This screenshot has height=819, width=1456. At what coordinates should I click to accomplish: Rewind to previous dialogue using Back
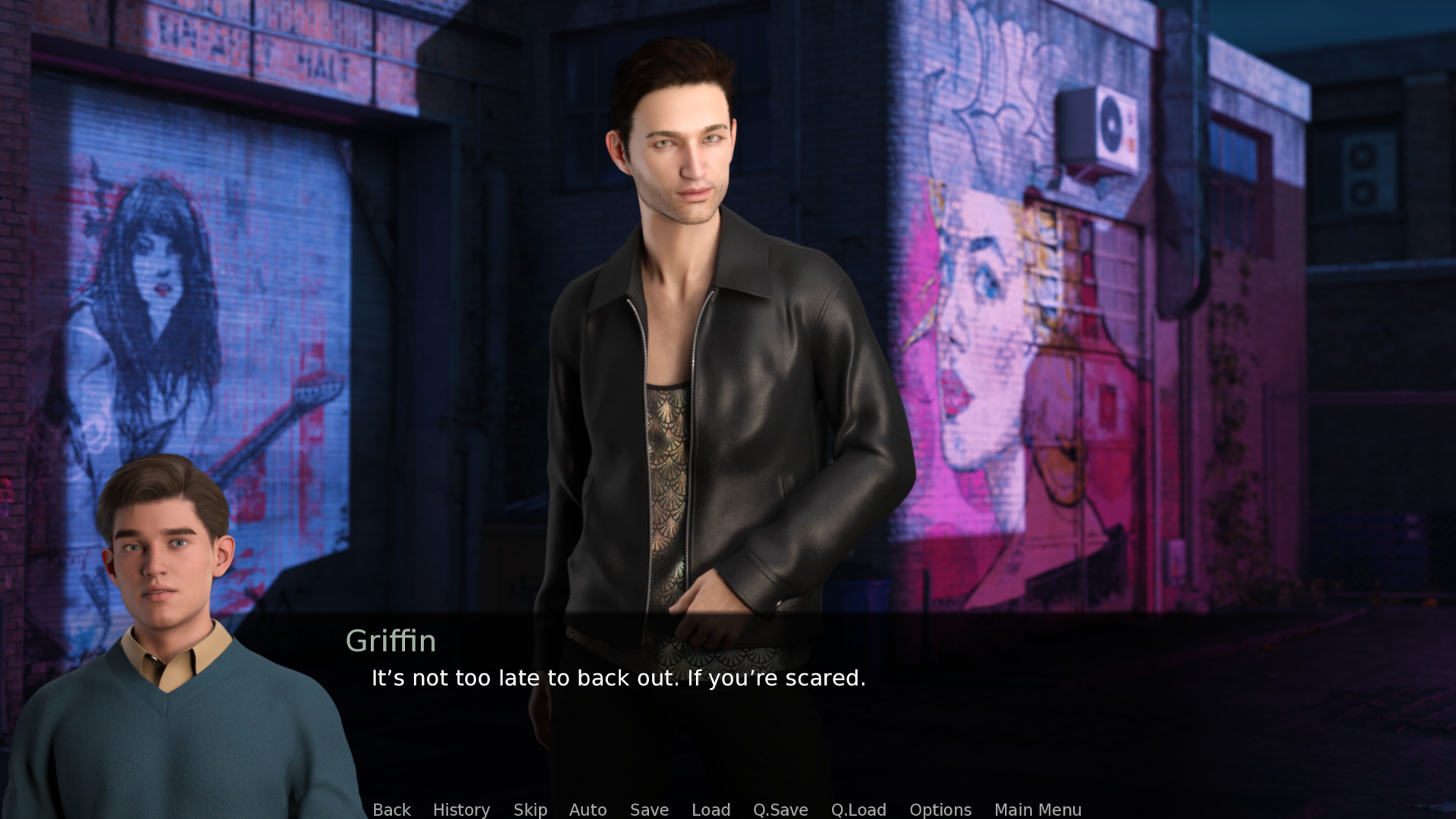point(391,810)
